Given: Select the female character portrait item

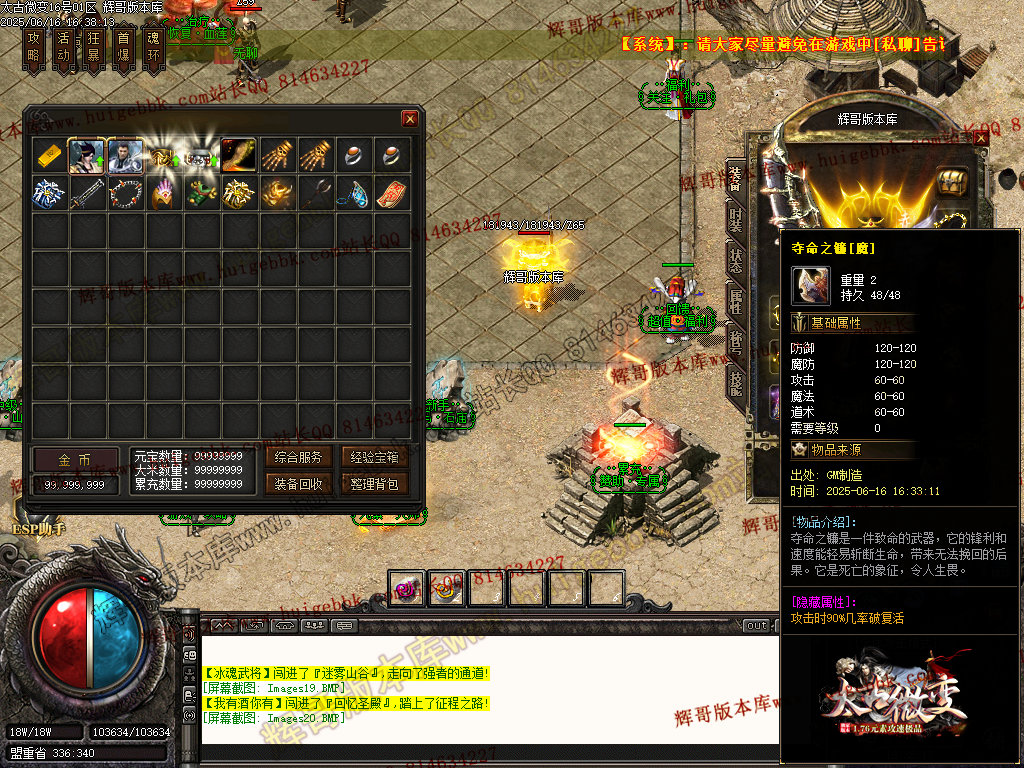Looking at the screenshot, I should pos(87,155).
